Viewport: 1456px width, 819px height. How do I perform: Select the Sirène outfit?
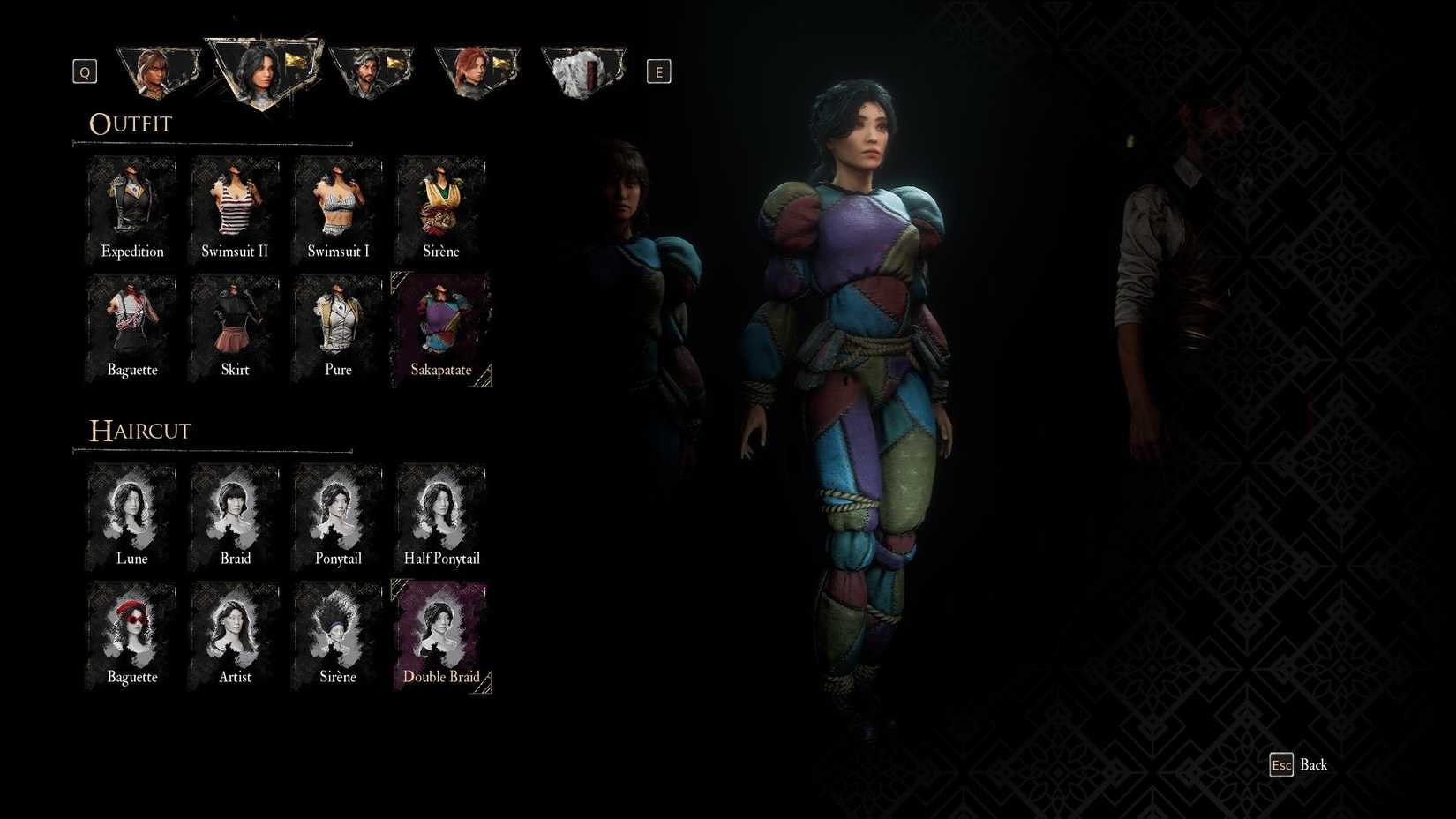[440, 207]
